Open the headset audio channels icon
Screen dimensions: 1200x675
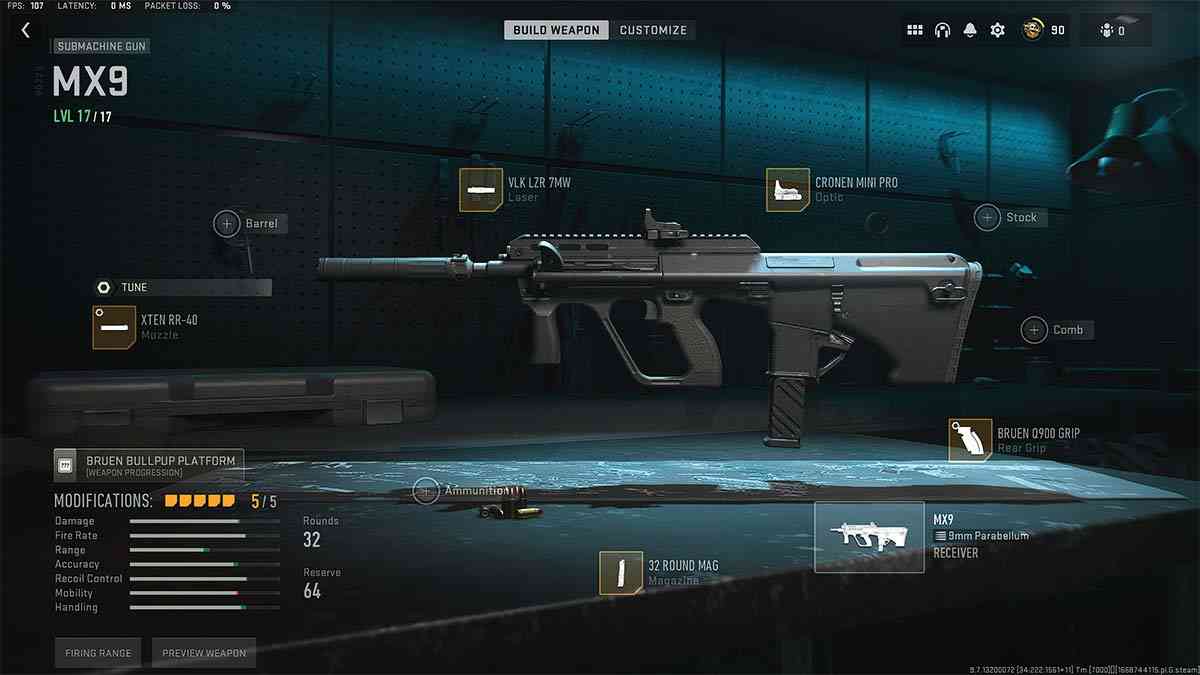click(942, 31)
